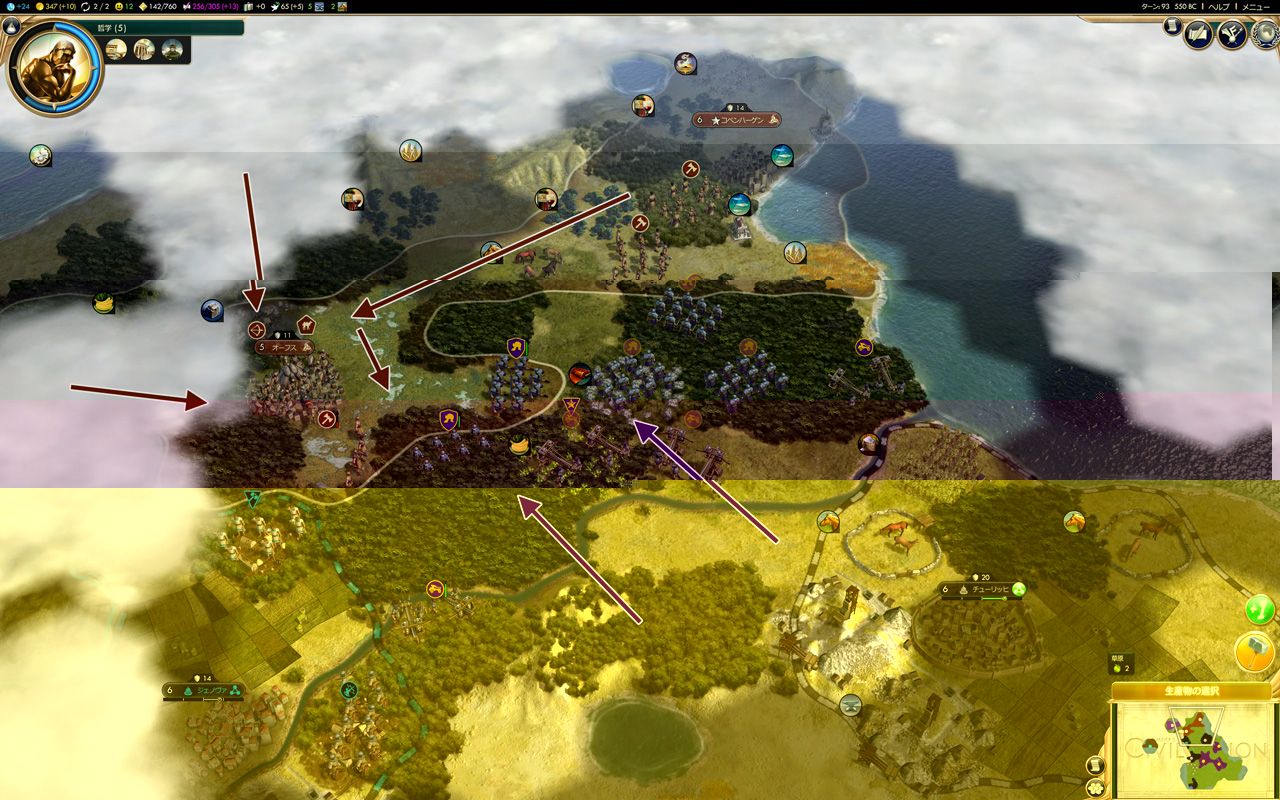Toggle the hex grid minimap option button

1095,786
